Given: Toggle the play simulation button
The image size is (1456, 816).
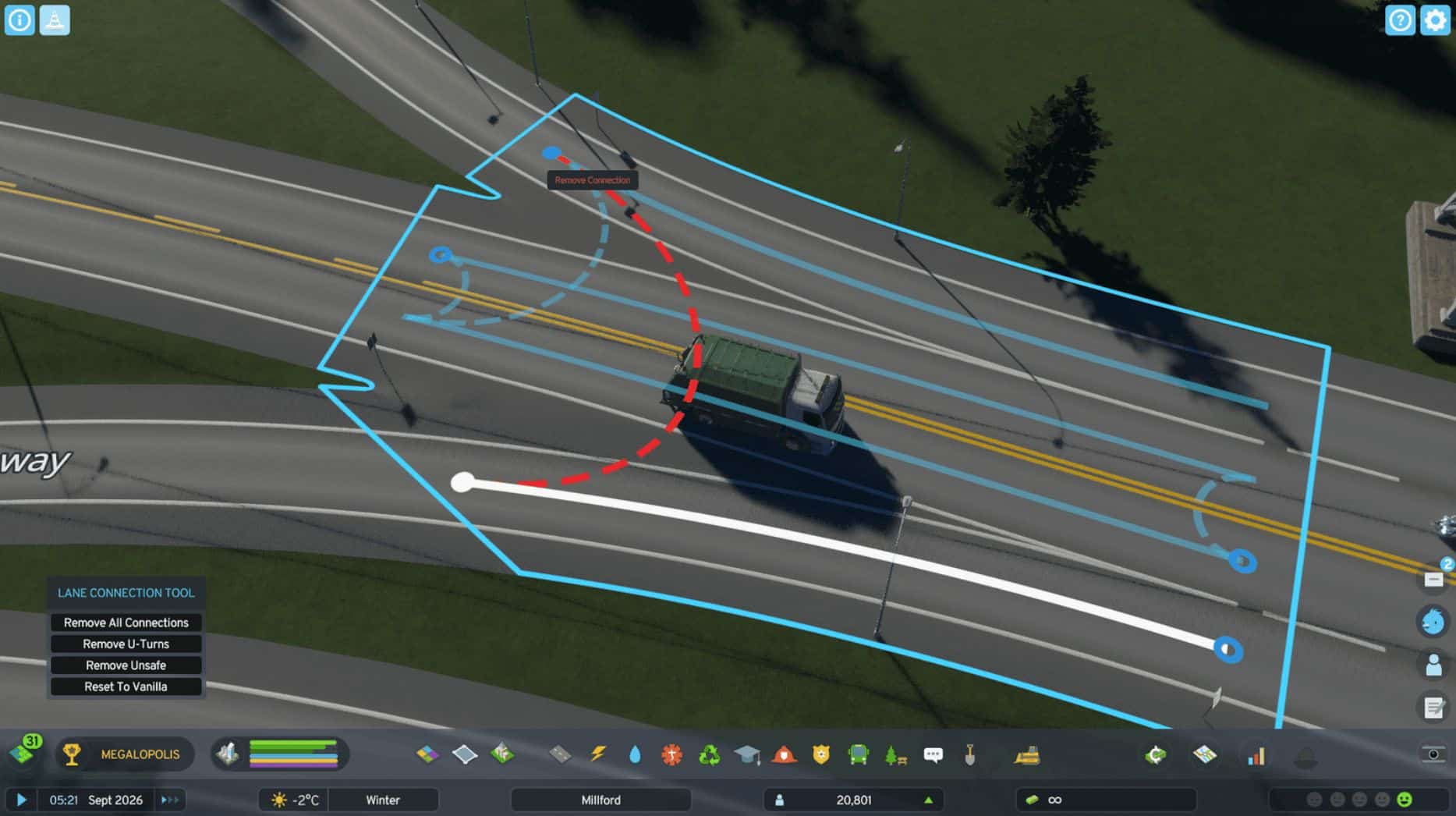Looking at the screenshot, I should 22,800.
